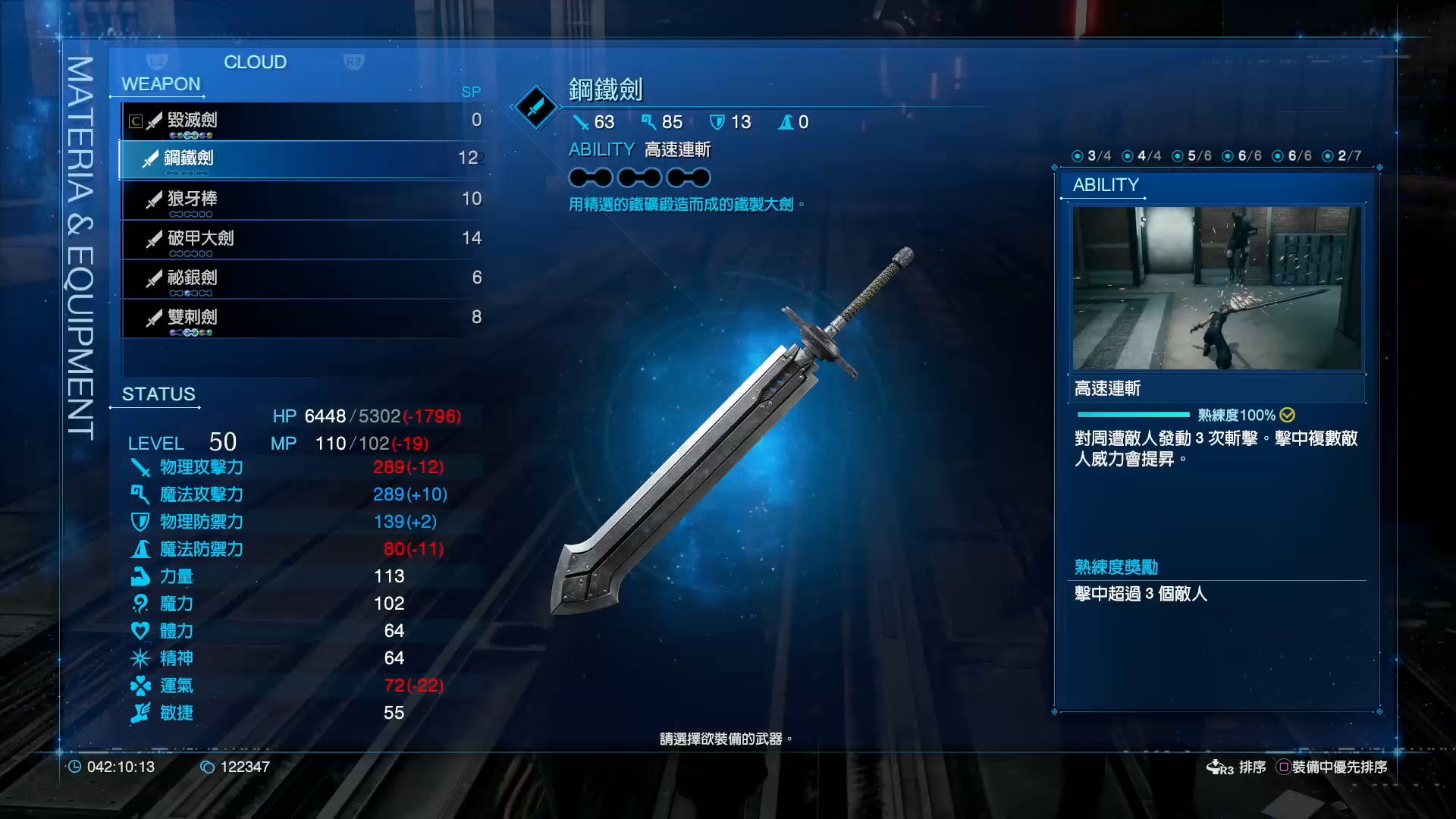
Task: Choose the highlighted 鋼鐵劍 weapon entry
Action: [303, 158]
